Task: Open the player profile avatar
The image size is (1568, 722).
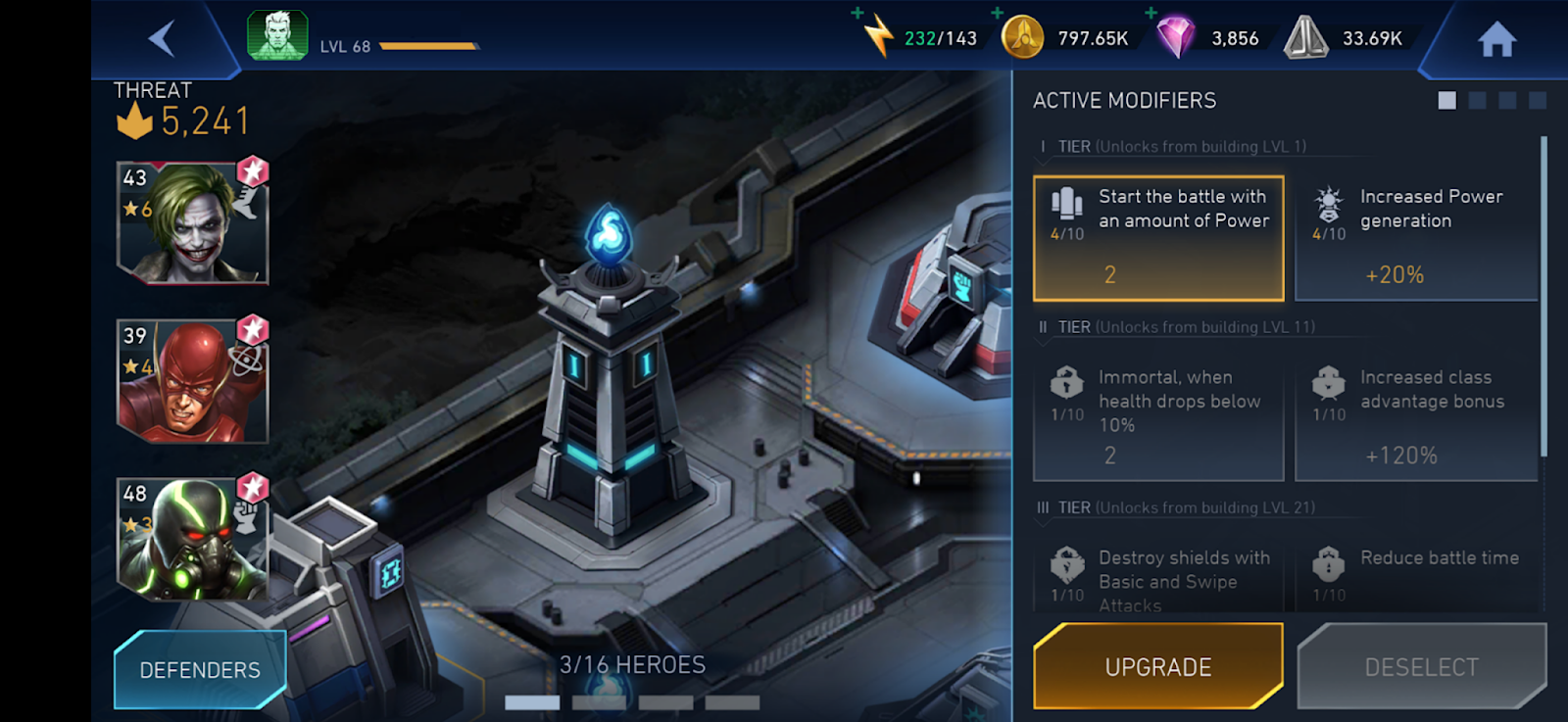Action: point(278,36)
